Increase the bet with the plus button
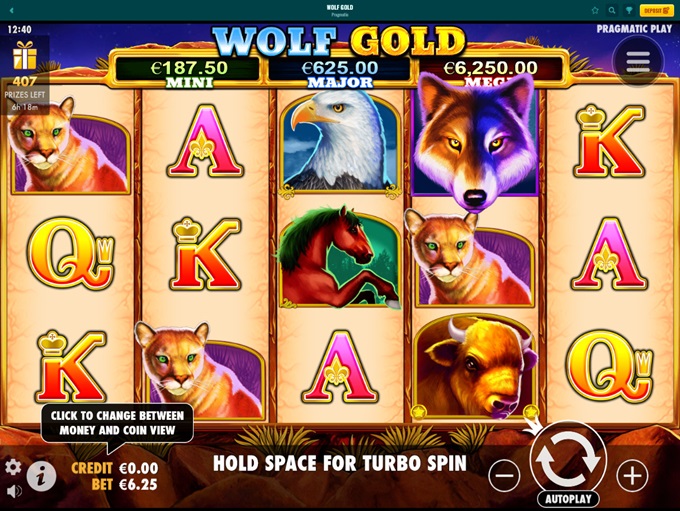 [x=632, y=476]
